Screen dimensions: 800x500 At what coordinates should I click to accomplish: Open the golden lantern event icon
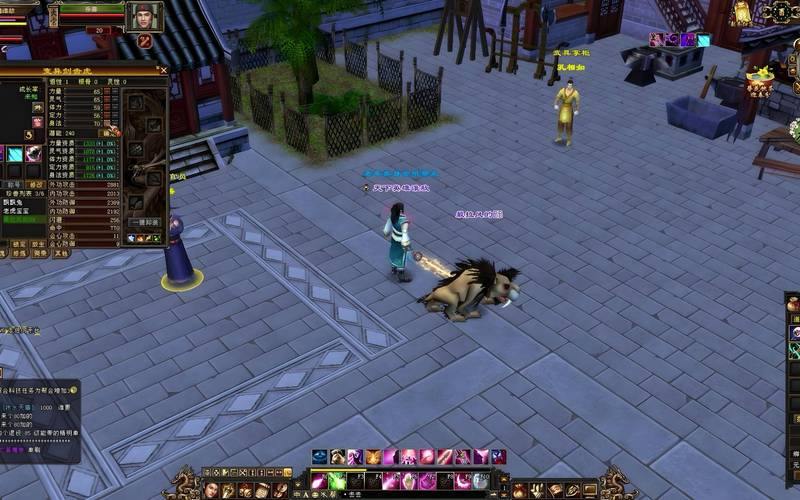(x=742, y=13)
